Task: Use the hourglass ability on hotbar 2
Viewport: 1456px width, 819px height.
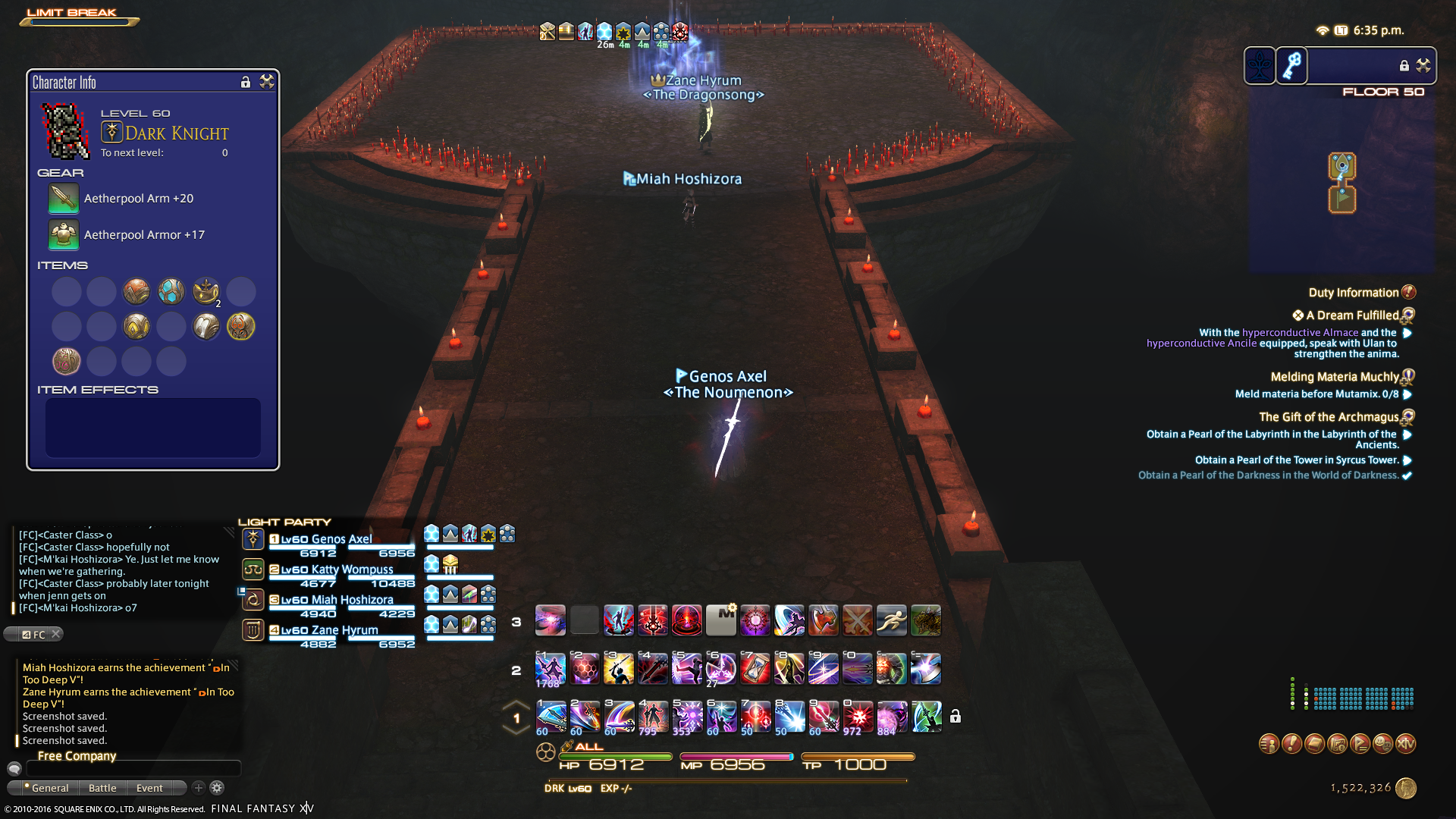Action: pos(755,670)
